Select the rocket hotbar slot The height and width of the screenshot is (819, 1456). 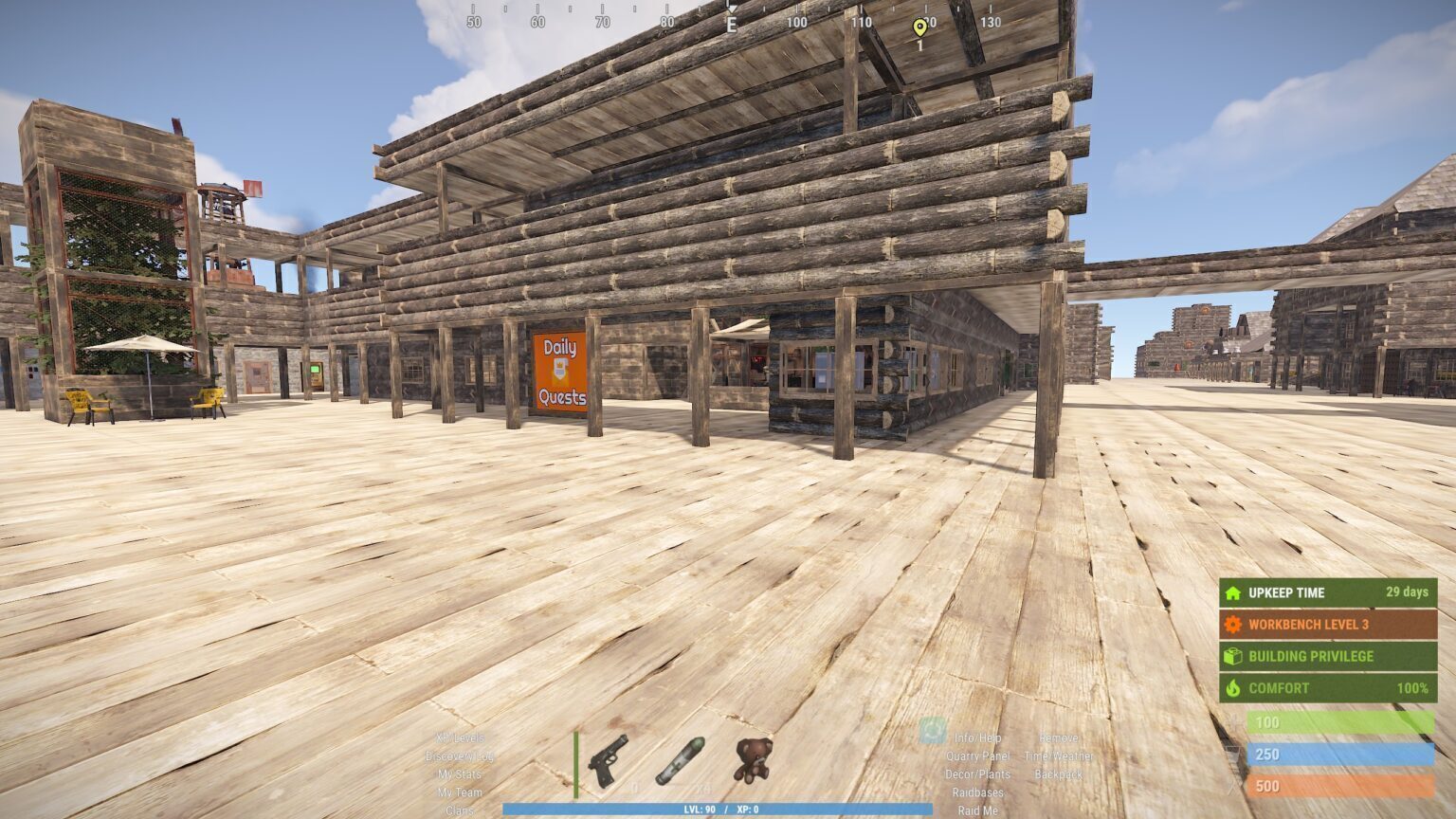(680, 760)
